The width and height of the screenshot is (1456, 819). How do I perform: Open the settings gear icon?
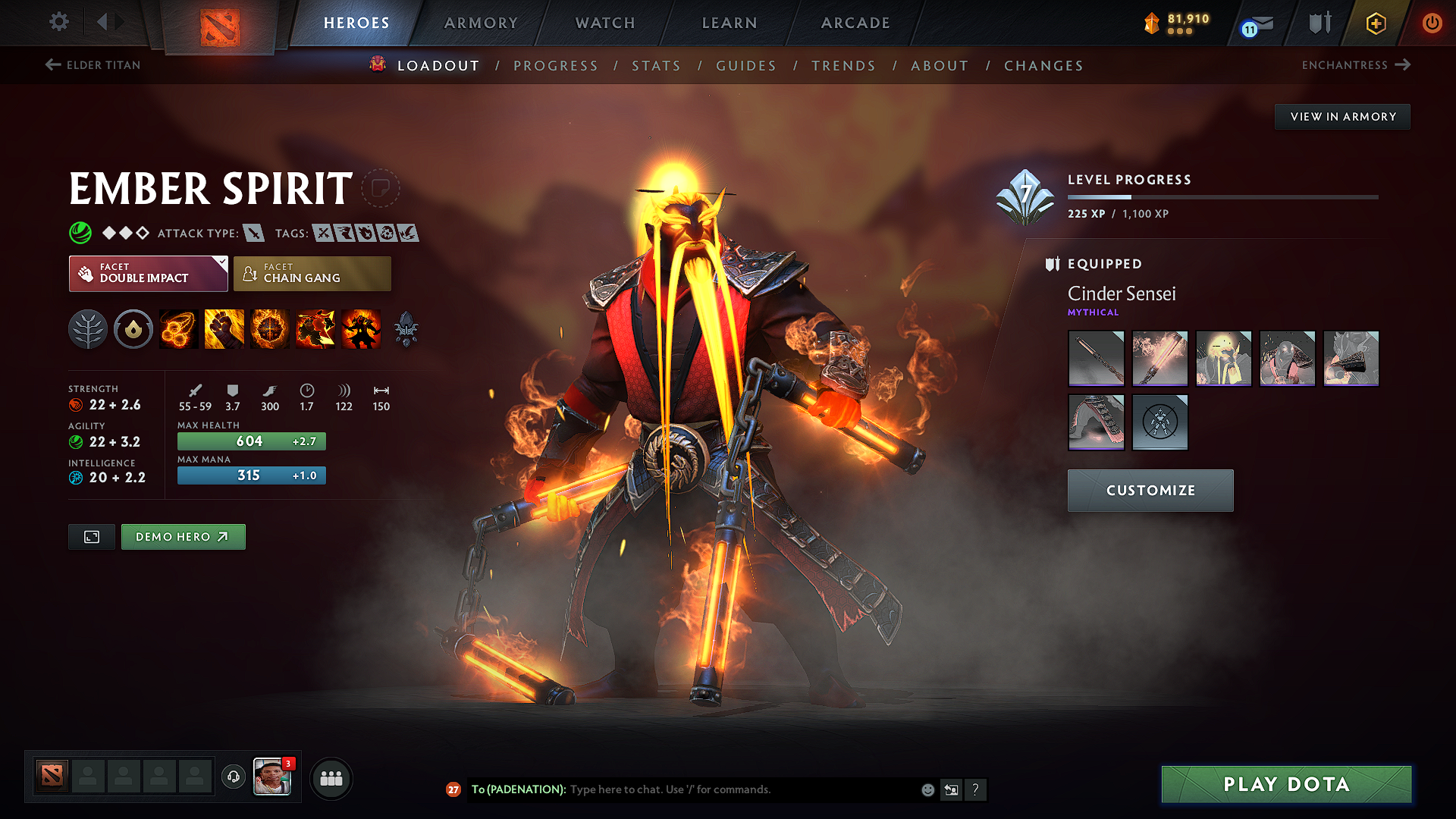pyautogui.click(x=58, y=22)
